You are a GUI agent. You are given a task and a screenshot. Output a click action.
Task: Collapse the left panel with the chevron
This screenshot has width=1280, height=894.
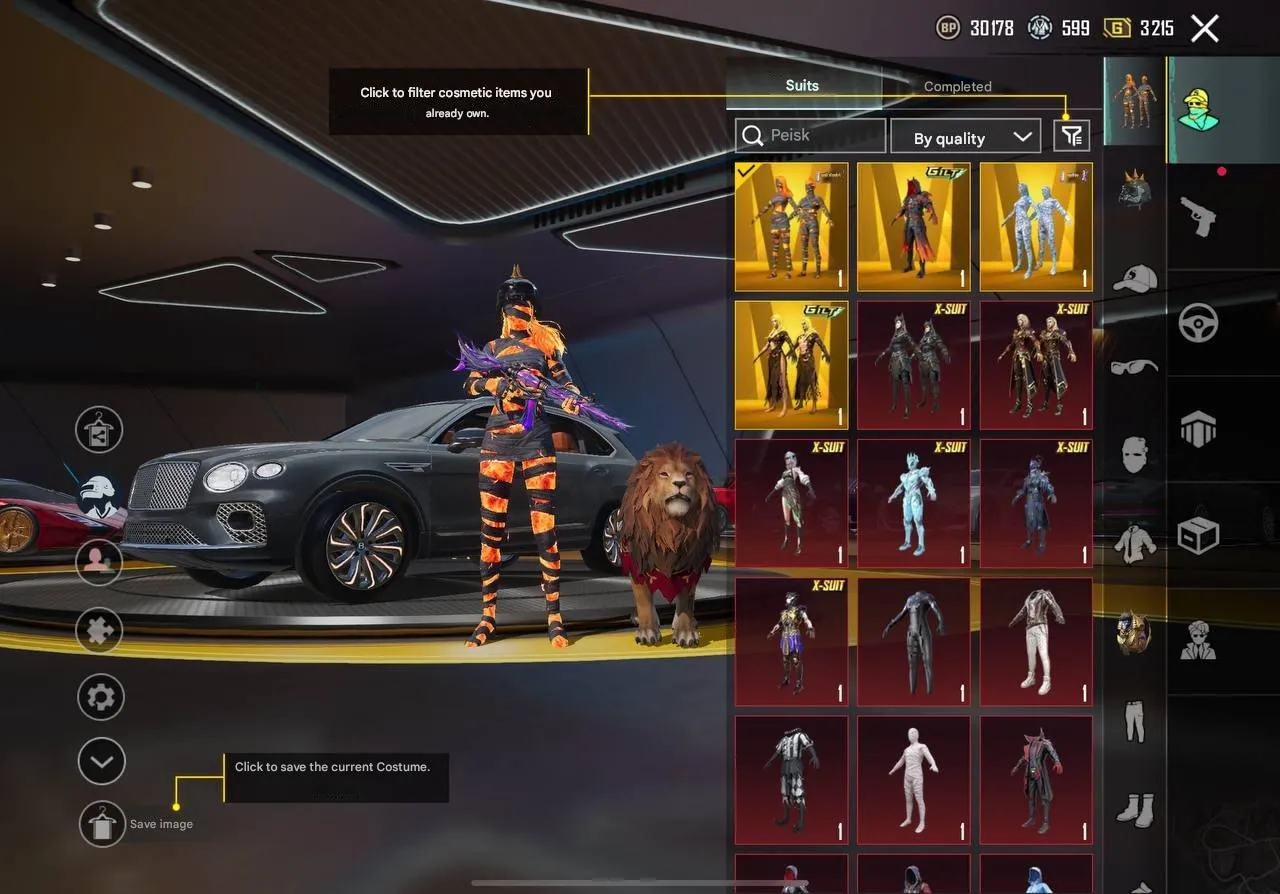pyautogui.click(x=100, y=761)
